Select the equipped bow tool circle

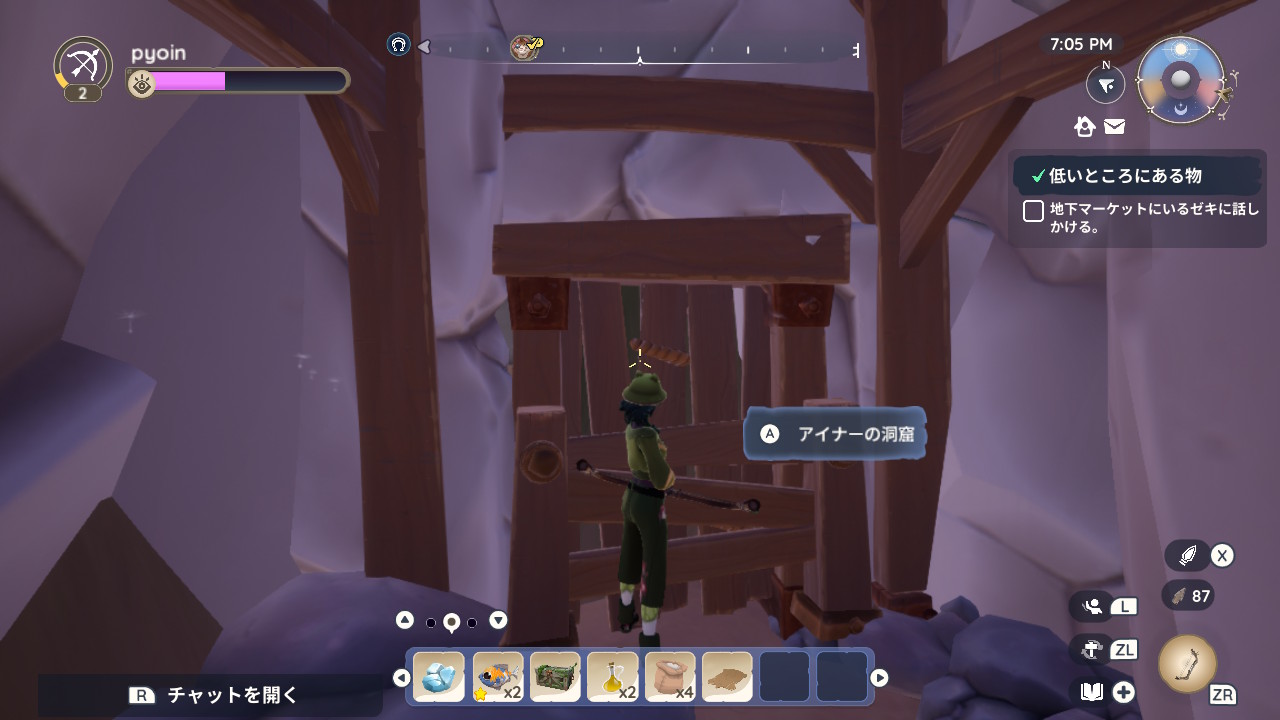[x=1187, y=664]
